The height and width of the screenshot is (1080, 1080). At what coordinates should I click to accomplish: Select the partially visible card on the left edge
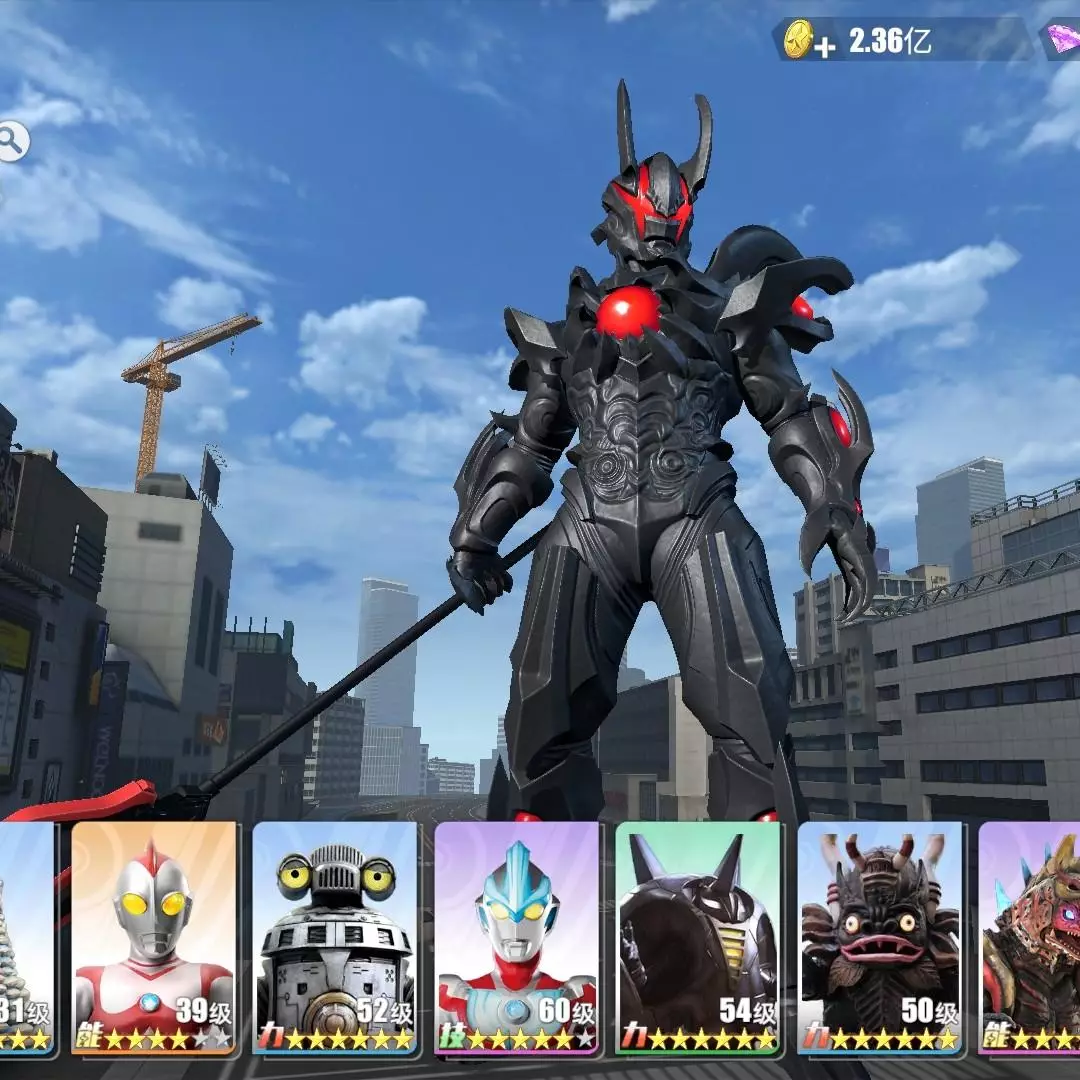(25, 938)
